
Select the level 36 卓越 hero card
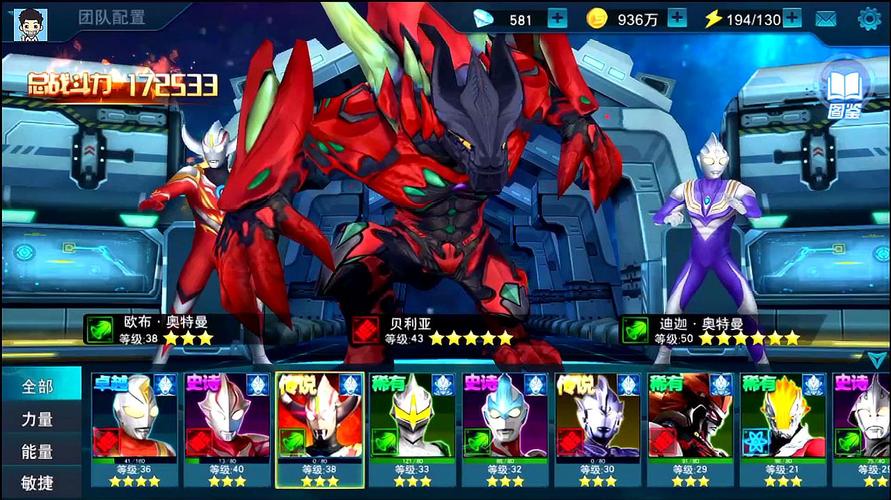pos(135,430)
